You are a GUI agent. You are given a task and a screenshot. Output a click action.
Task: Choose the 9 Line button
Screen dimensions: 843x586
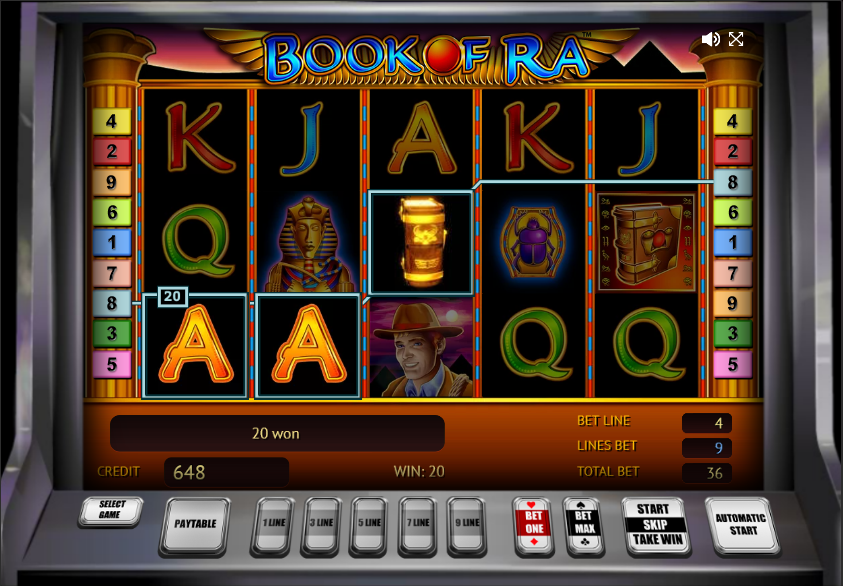[468, 523]
